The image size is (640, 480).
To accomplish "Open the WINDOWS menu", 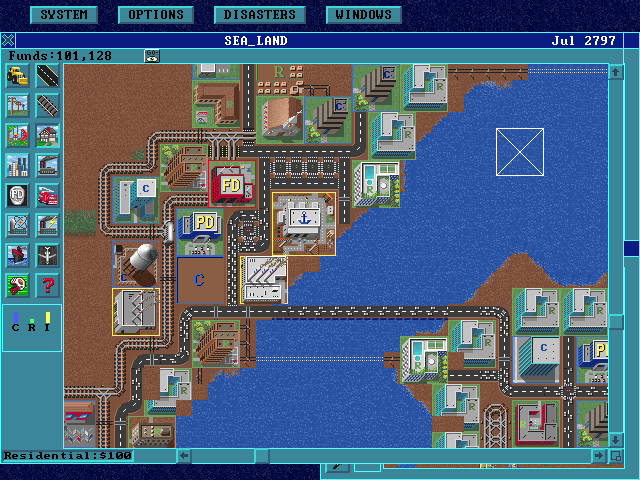I will [x=364, y=15].
